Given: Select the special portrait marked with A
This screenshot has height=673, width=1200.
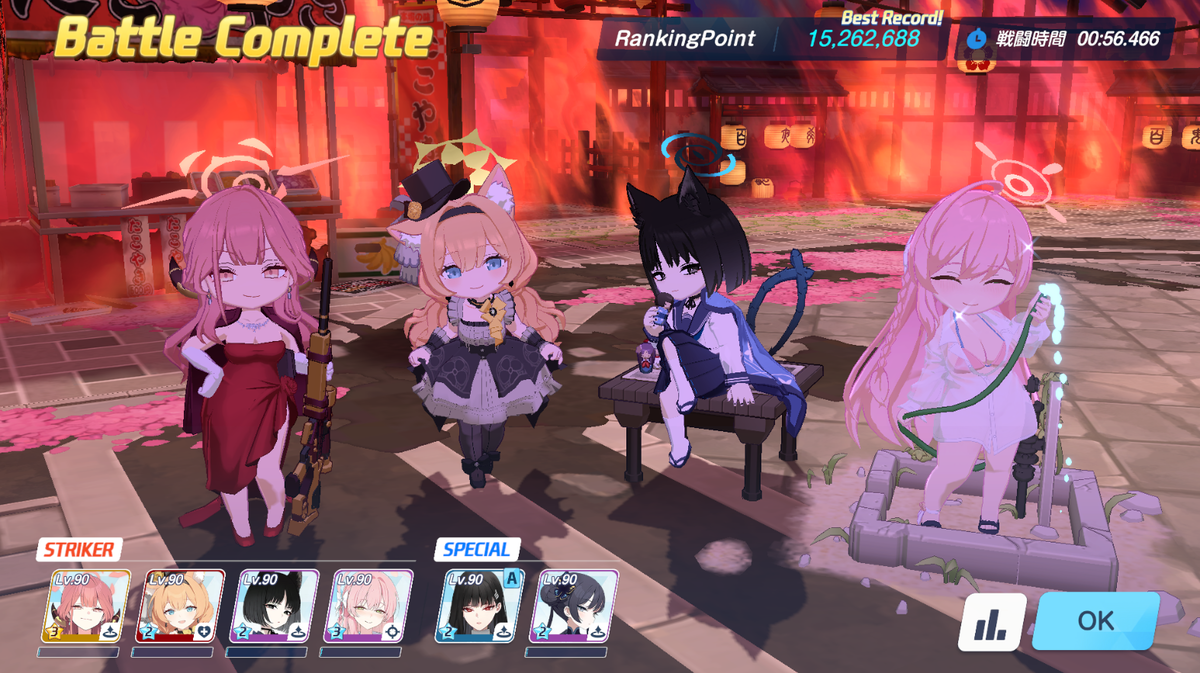Looking at the screenshot, I should click(479, 606).
